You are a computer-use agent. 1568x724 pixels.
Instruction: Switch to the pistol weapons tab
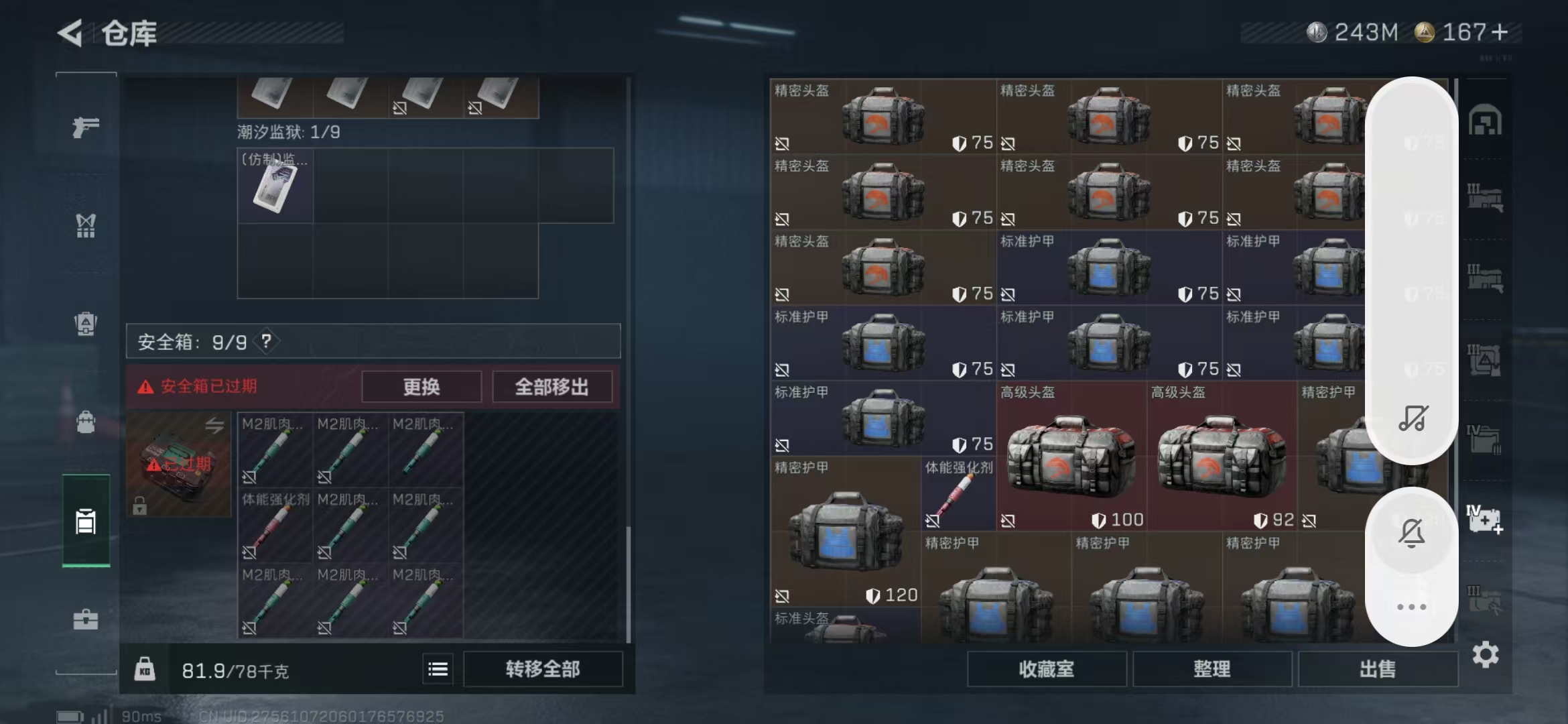tap(86, 126)
